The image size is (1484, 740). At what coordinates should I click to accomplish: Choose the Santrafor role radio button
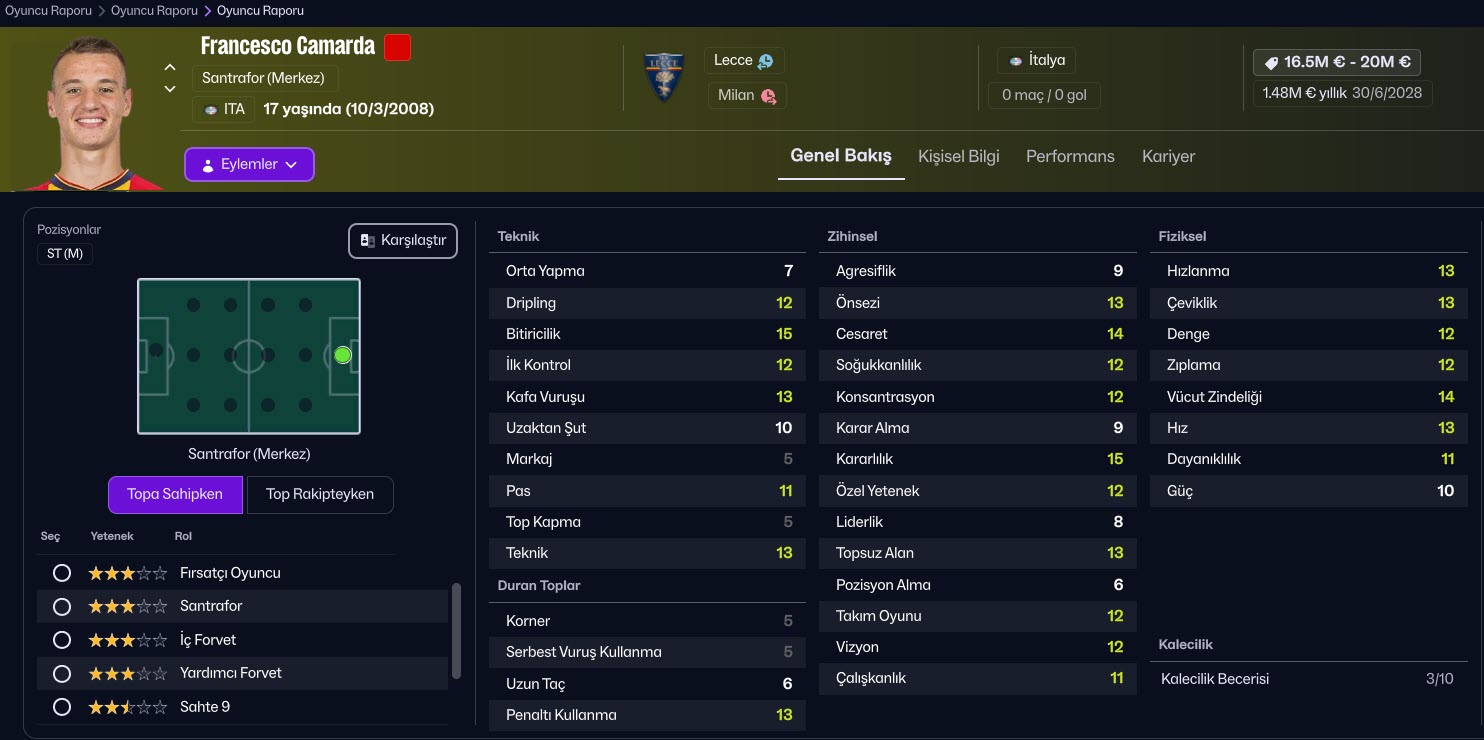[62, 606]
